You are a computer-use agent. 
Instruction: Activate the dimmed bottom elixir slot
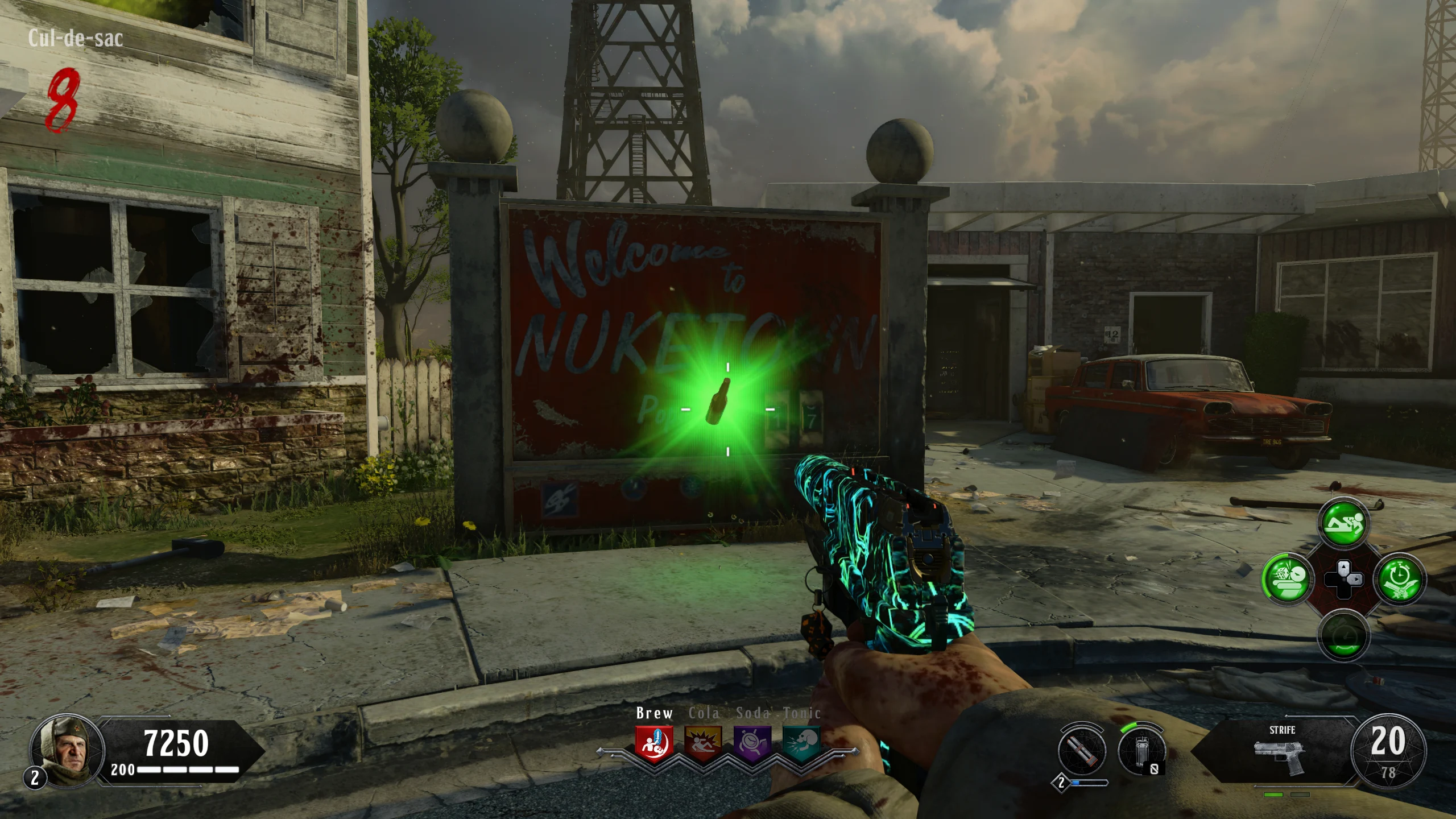tap(1342, 635)
